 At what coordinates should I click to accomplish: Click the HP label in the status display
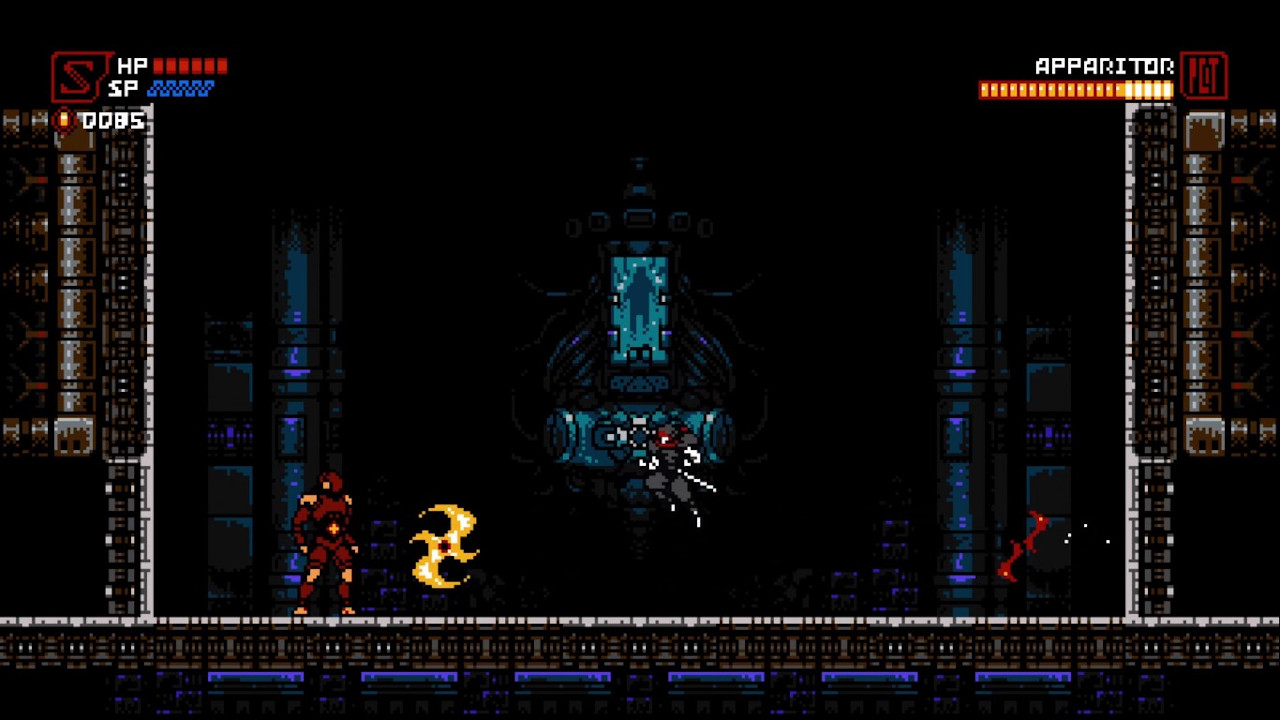pos(131,65)
